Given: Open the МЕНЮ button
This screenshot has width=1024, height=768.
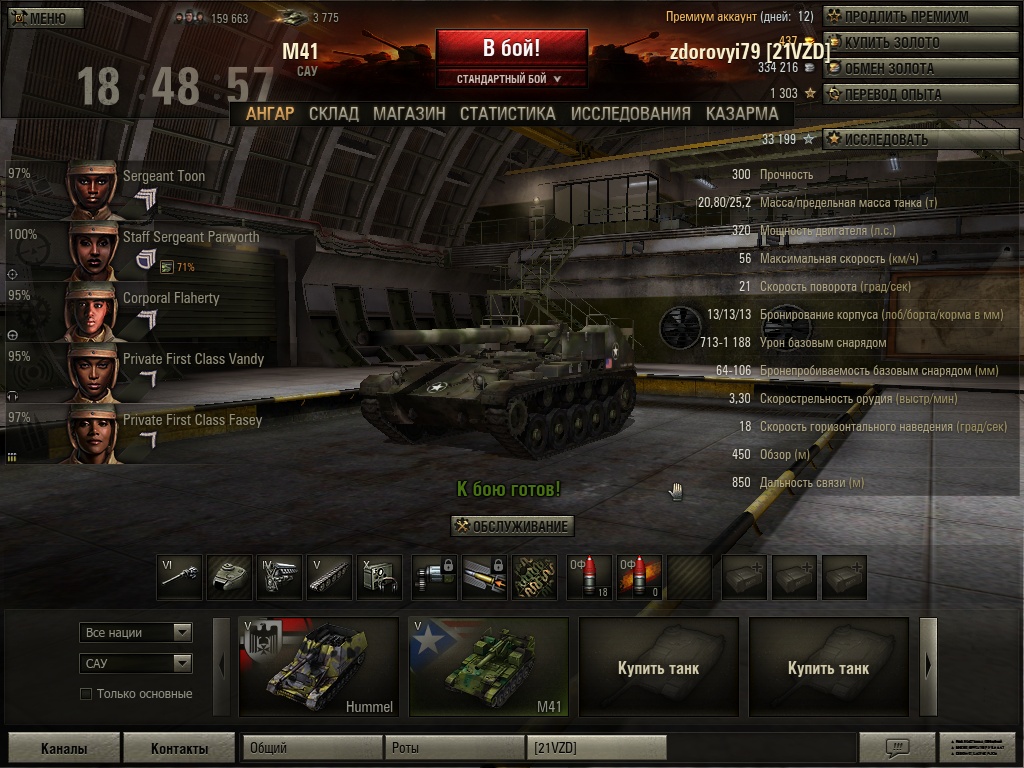Looking at the screenshot, I should (x=39, y=18).
